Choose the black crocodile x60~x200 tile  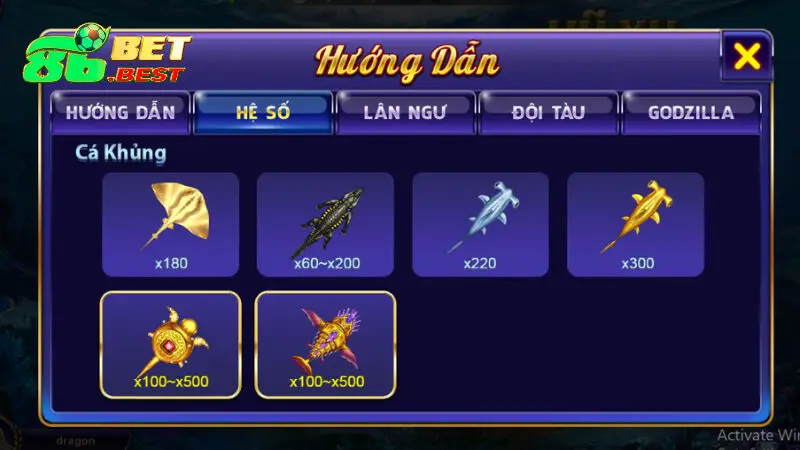coord(326,224)
